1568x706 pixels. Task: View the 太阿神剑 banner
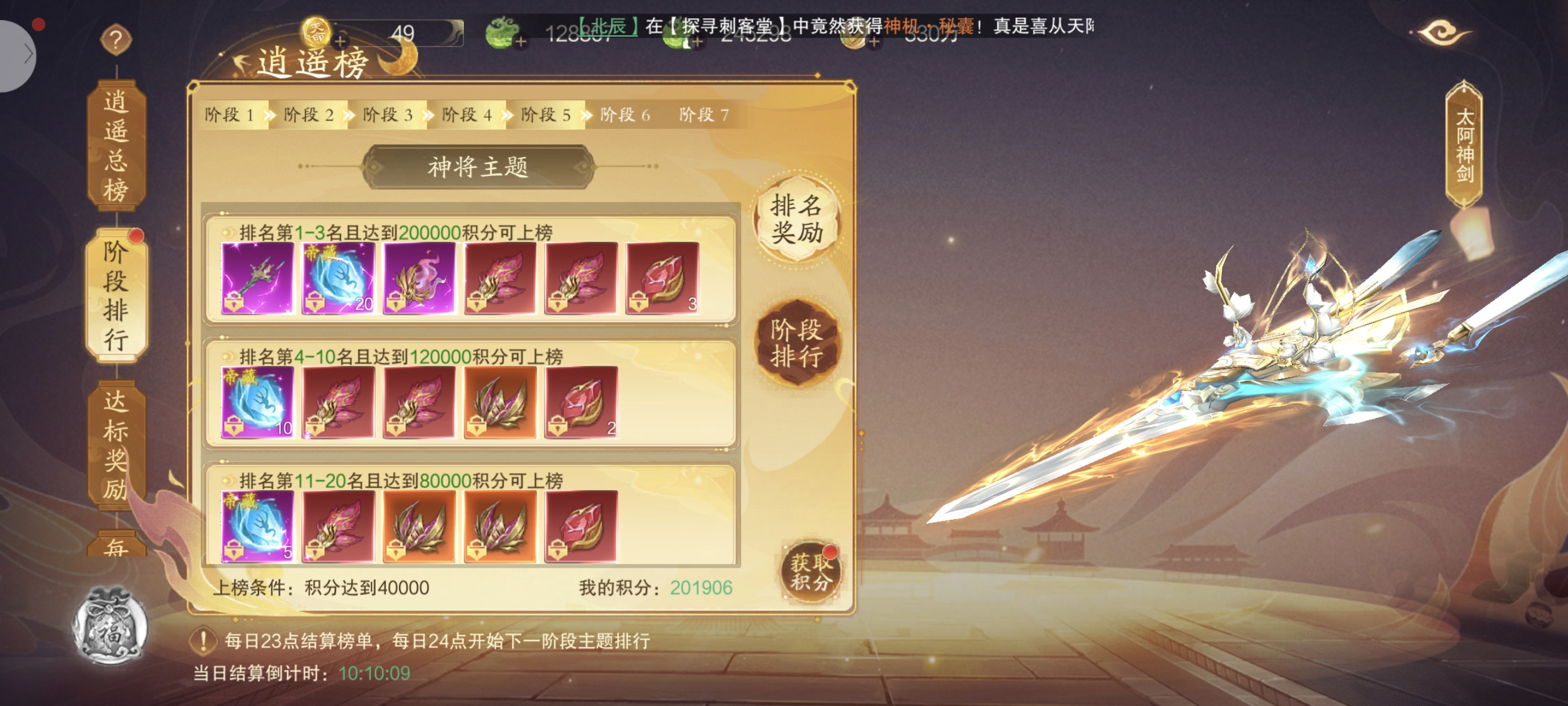(1464, 146)
